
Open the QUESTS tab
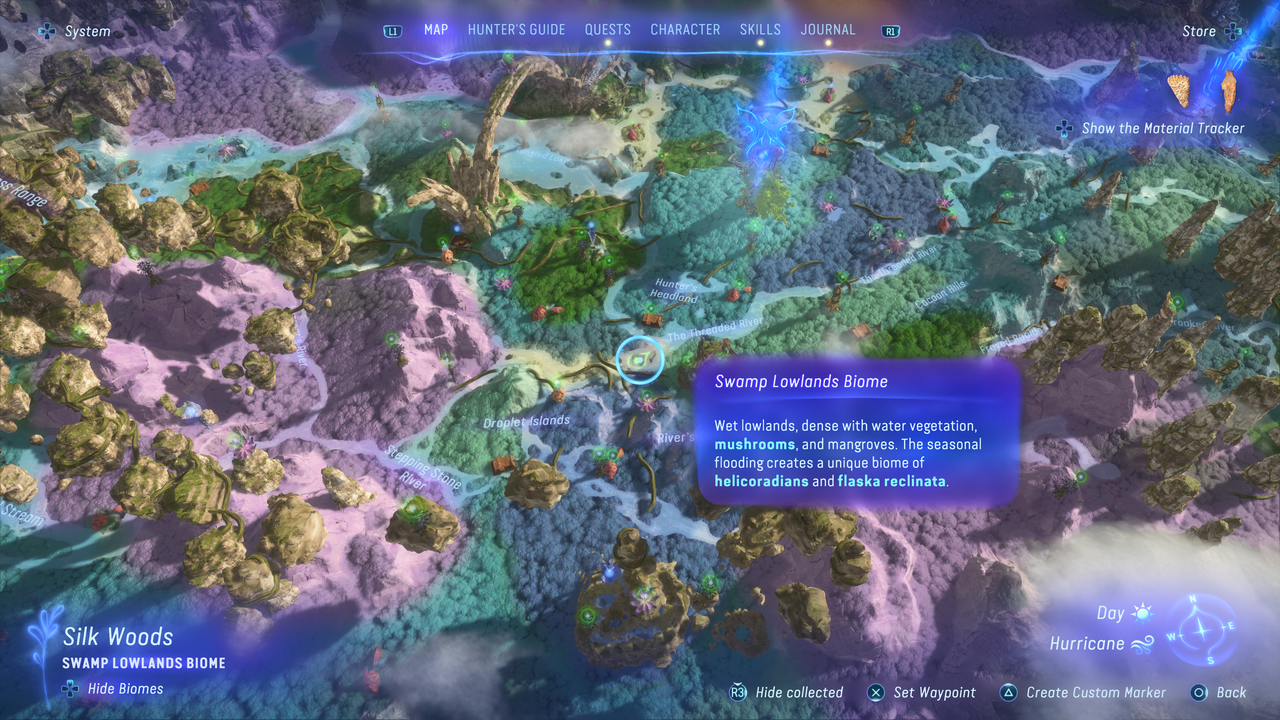point(608,29)
